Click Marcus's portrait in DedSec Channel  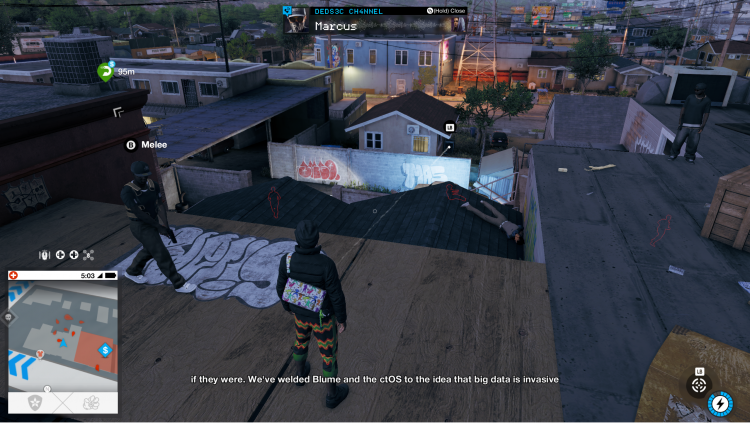tap(296, 22)
